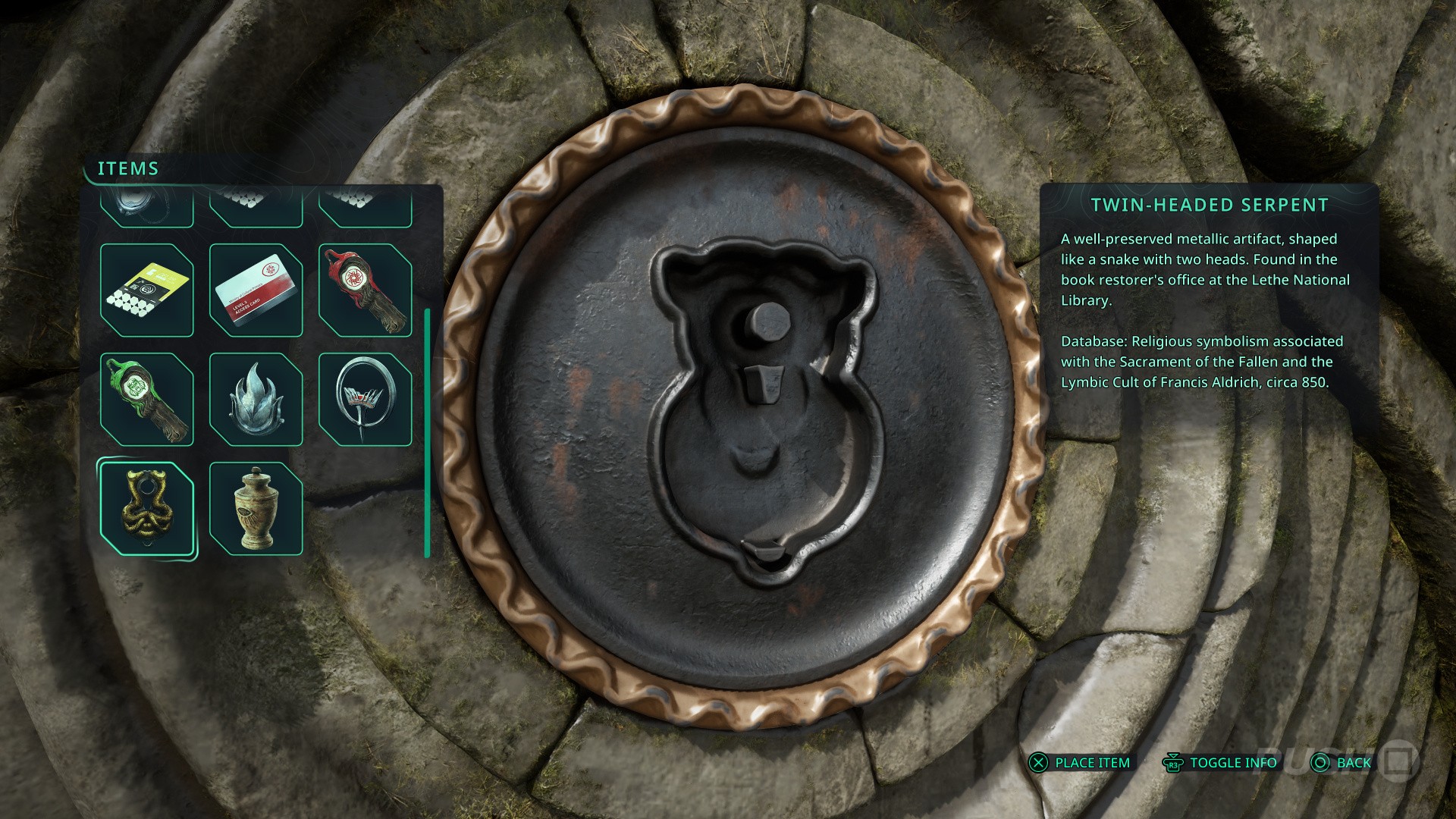The height and width of the screenshot is (819, 1456).
Task: Select the silver flame artifact
Action: click(x=256, y=400)
